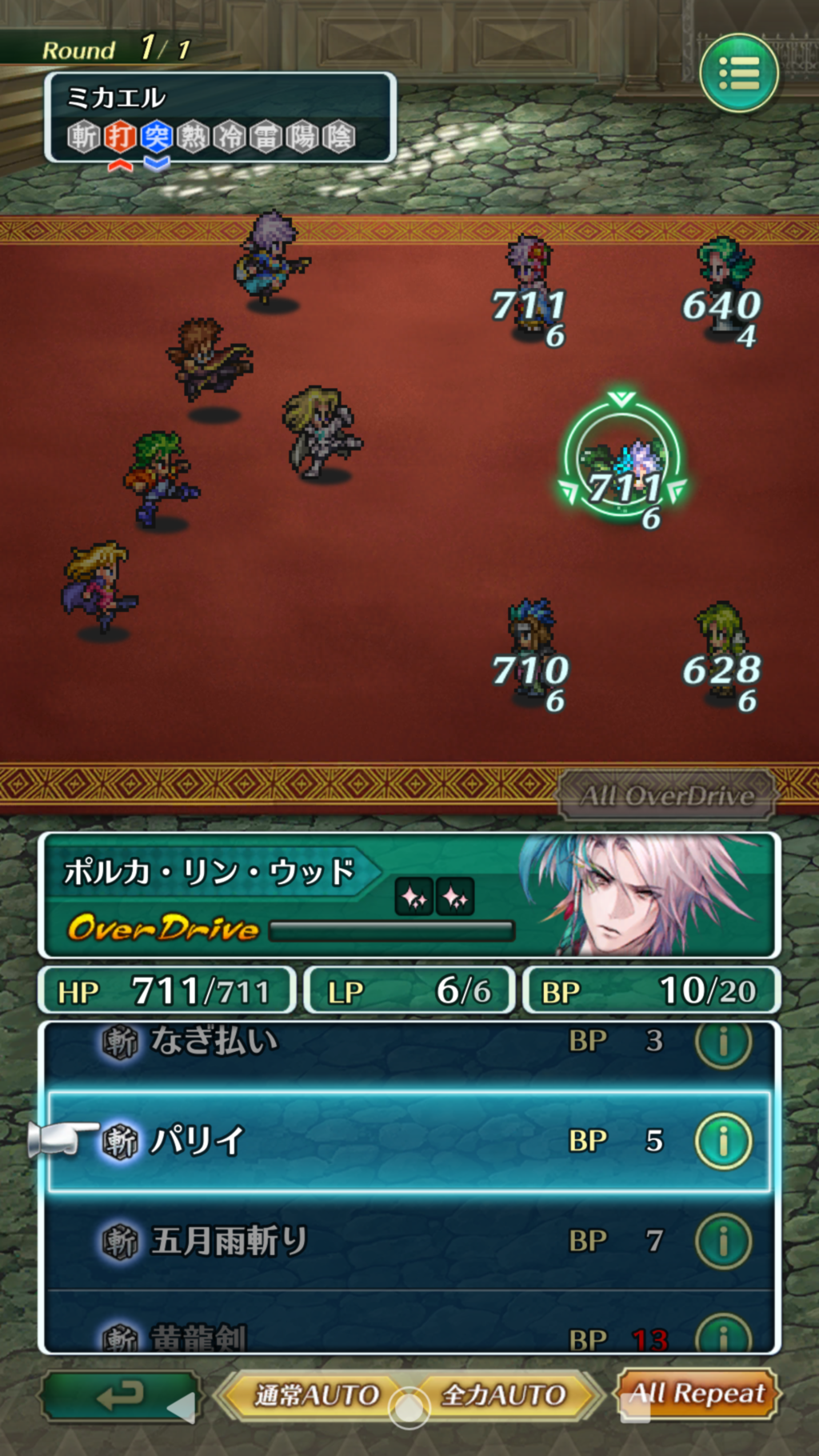Click the green back arrow button
819x1456 pixels.
120,1396
